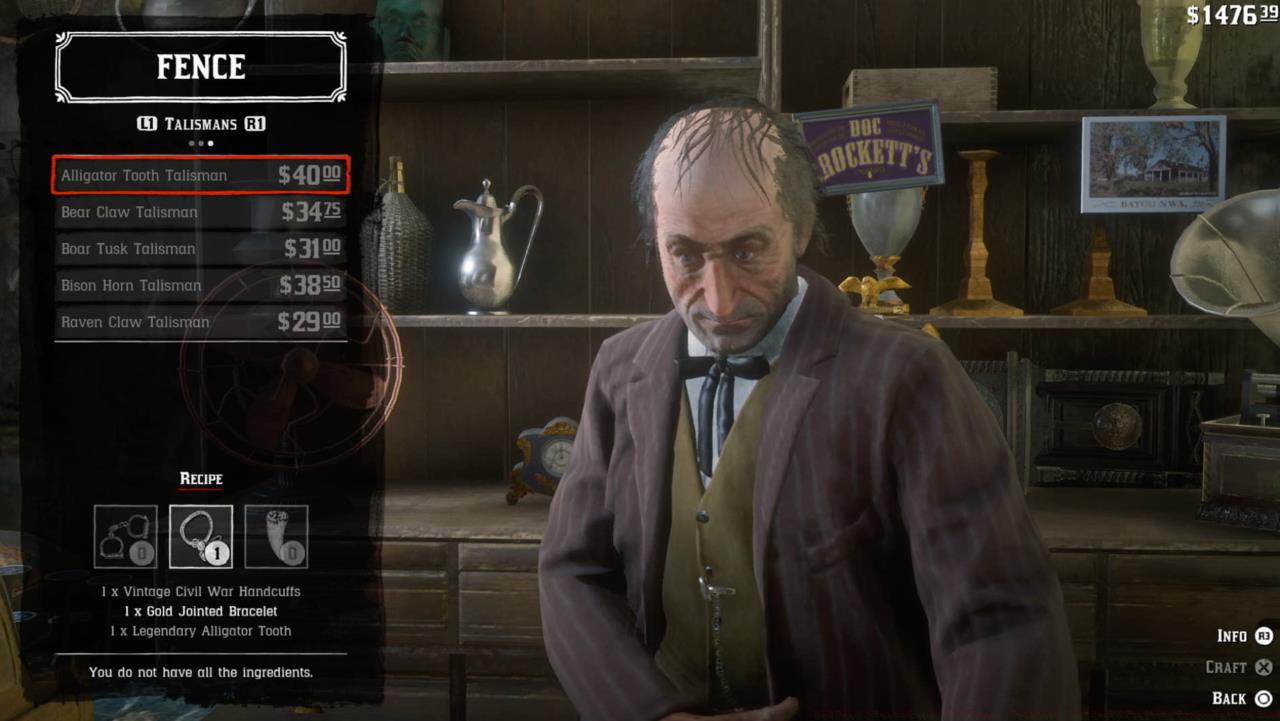
Task: Select the Raven Claw Talisman entry
Action: click(200, 322)
